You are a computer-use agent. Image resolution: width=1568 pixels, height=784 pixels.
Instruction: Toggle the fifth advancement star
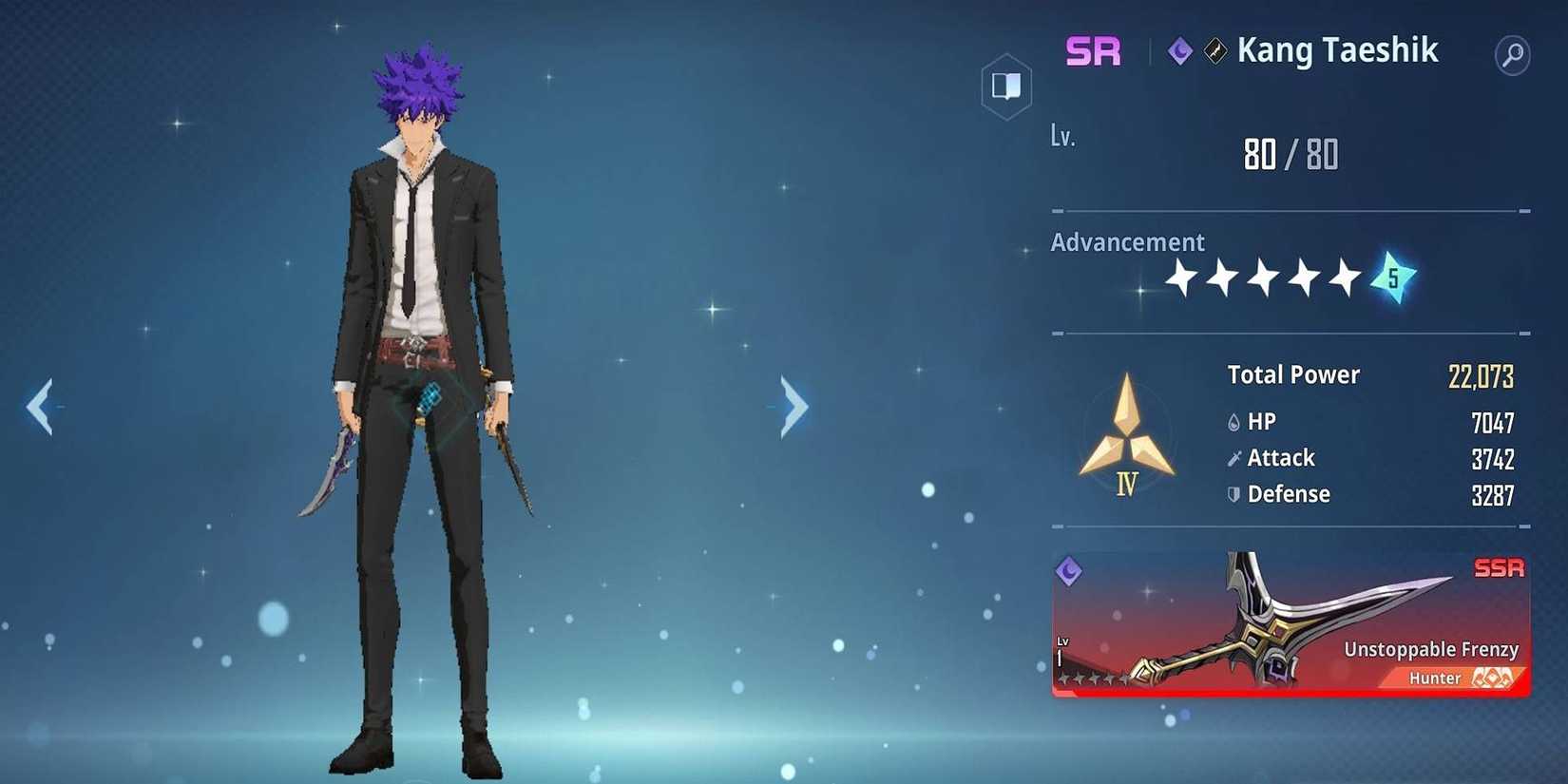(x=1347, y=277)
